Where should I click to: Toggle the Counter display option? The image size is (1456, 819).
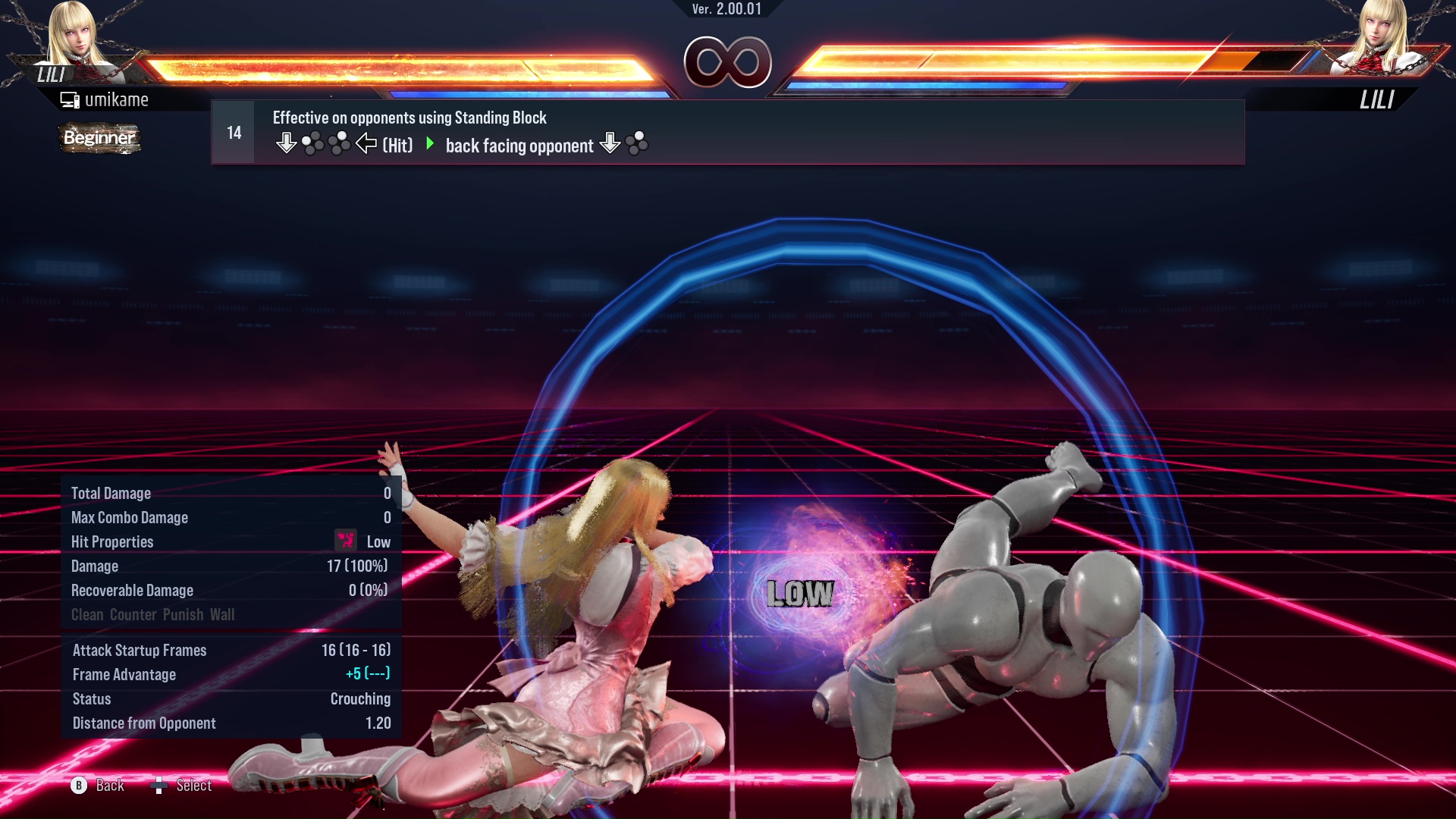click(x=133, y=614)
